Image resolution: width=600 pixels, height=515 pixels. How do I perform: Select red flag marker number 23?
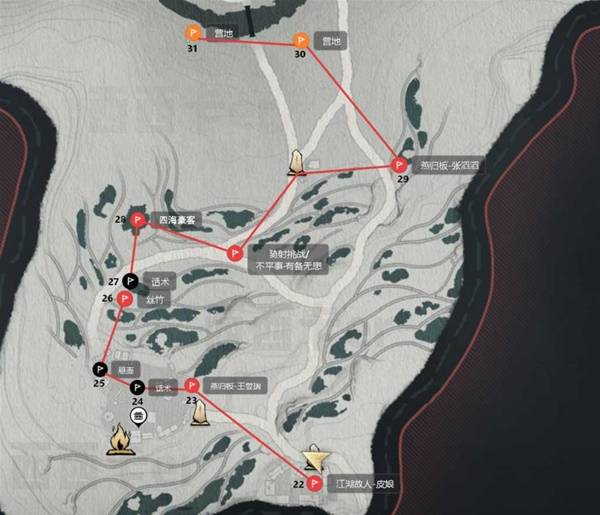pos(190,385)
